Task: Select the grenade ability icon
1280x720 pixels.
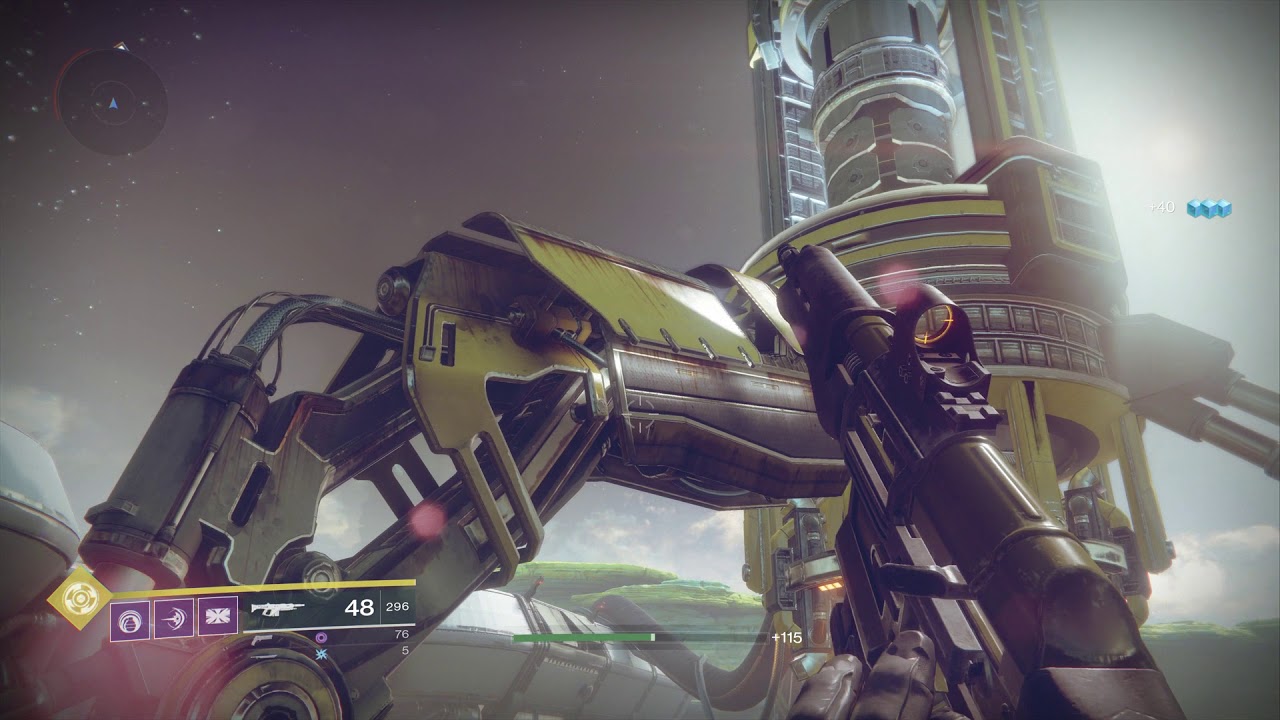Action: 130,618
